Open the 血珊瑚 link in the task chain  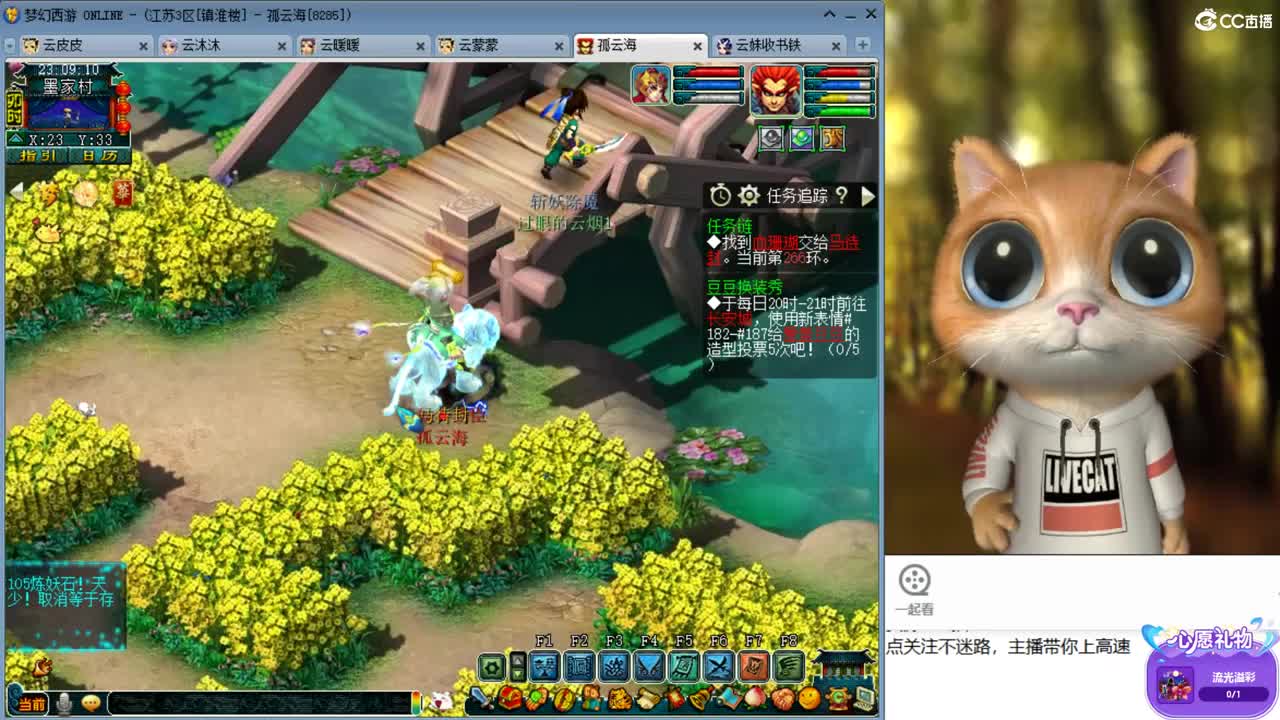pyautogui.click(x=775, y=243)
